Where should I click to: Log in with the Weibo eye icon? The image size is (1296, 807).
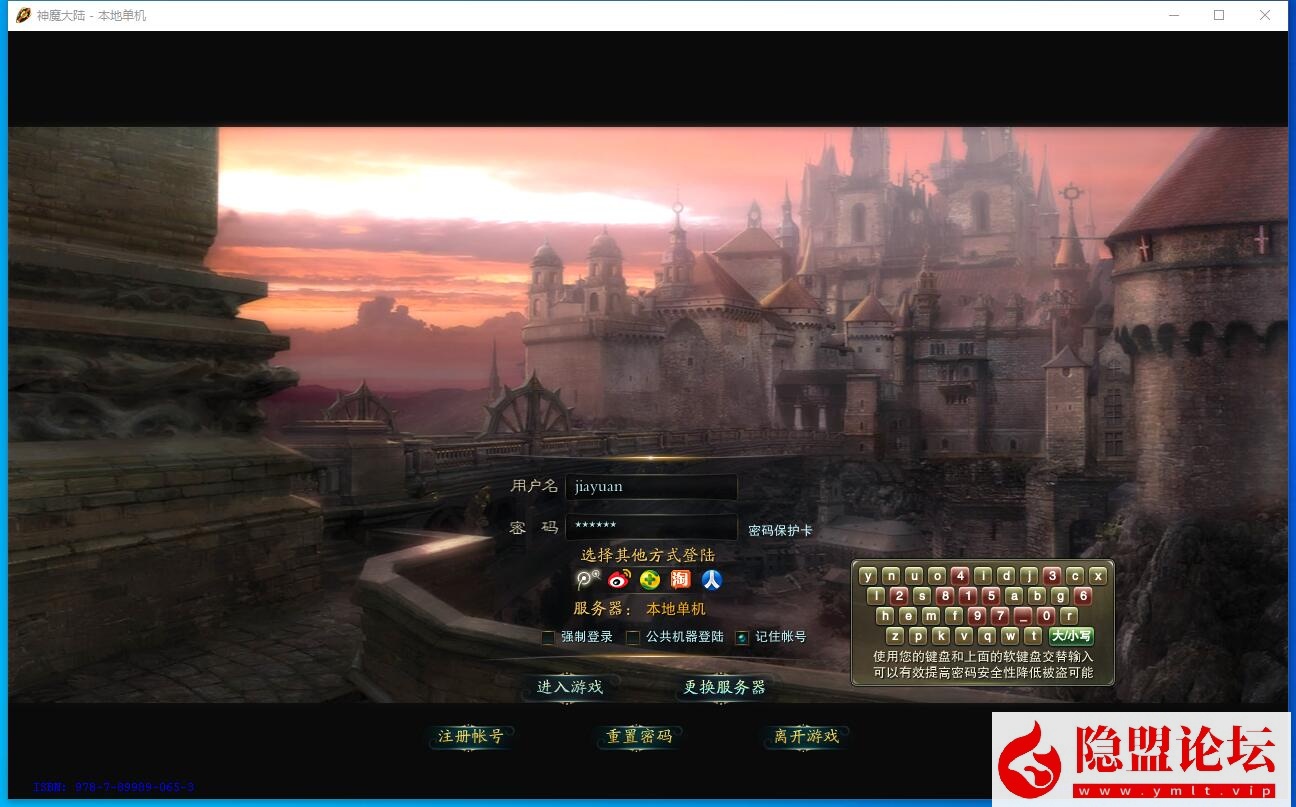click(x=619, y=580)
